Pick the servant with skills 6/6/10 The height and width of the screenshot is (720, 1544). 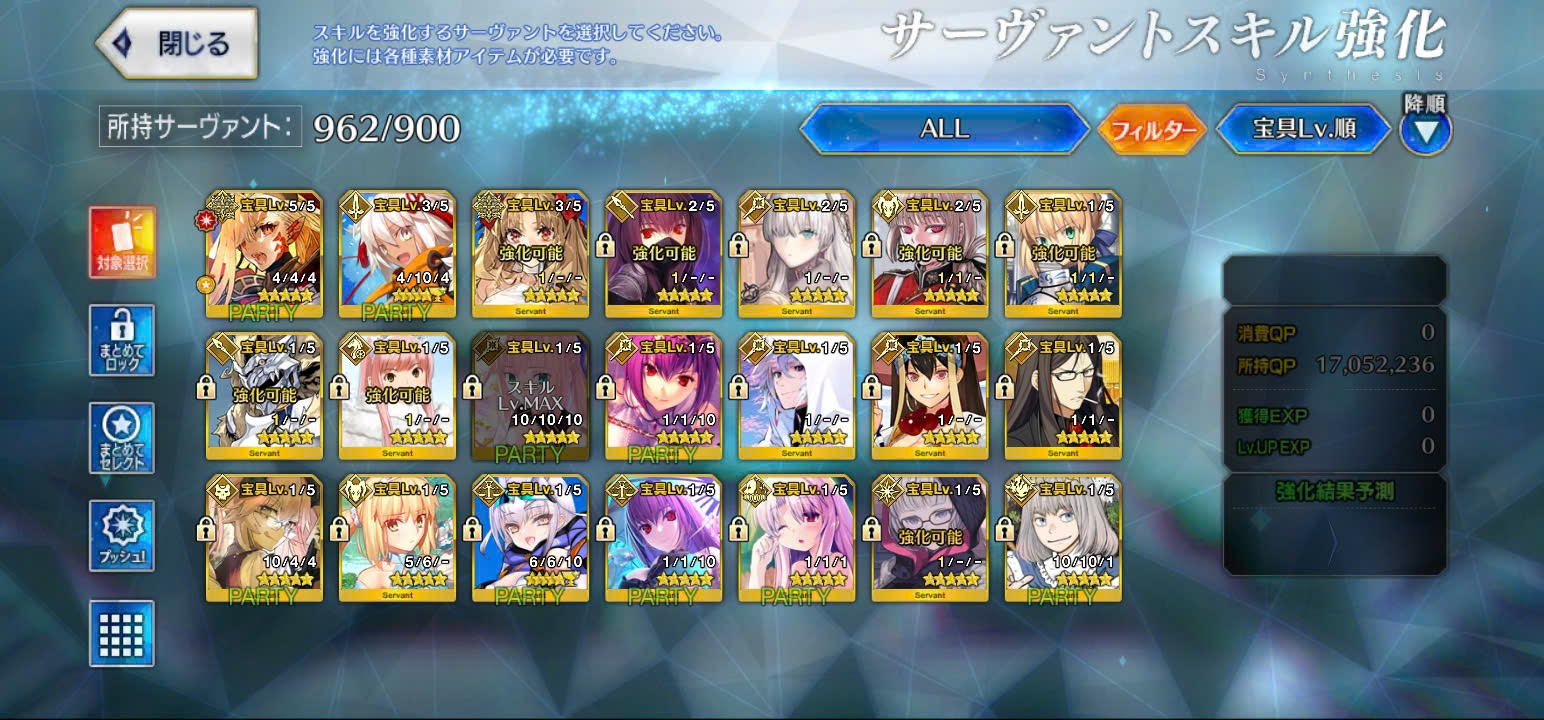(530, 539)
